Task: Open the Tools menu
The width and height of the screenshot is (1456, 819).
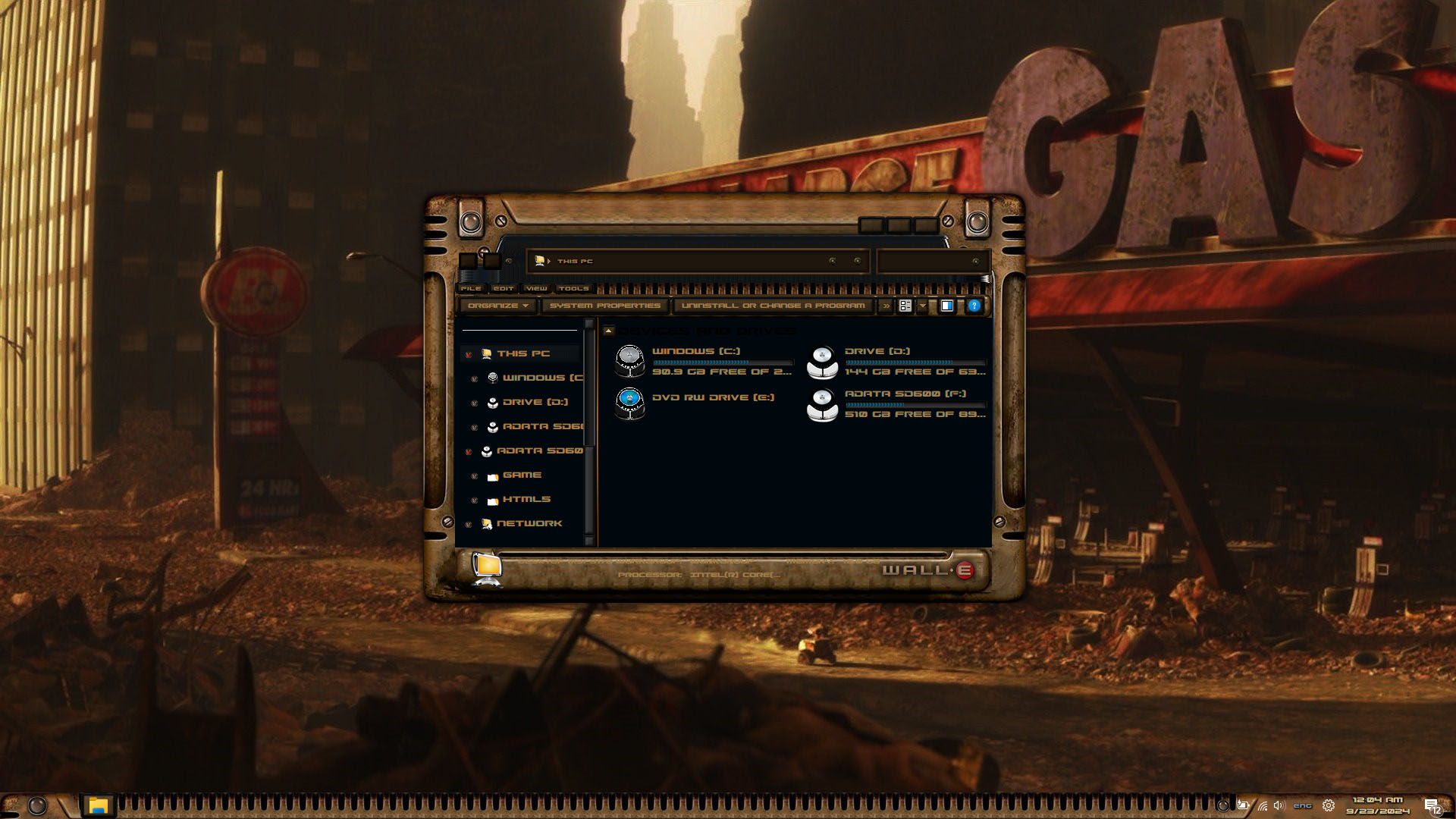Action: click(573, 289)
